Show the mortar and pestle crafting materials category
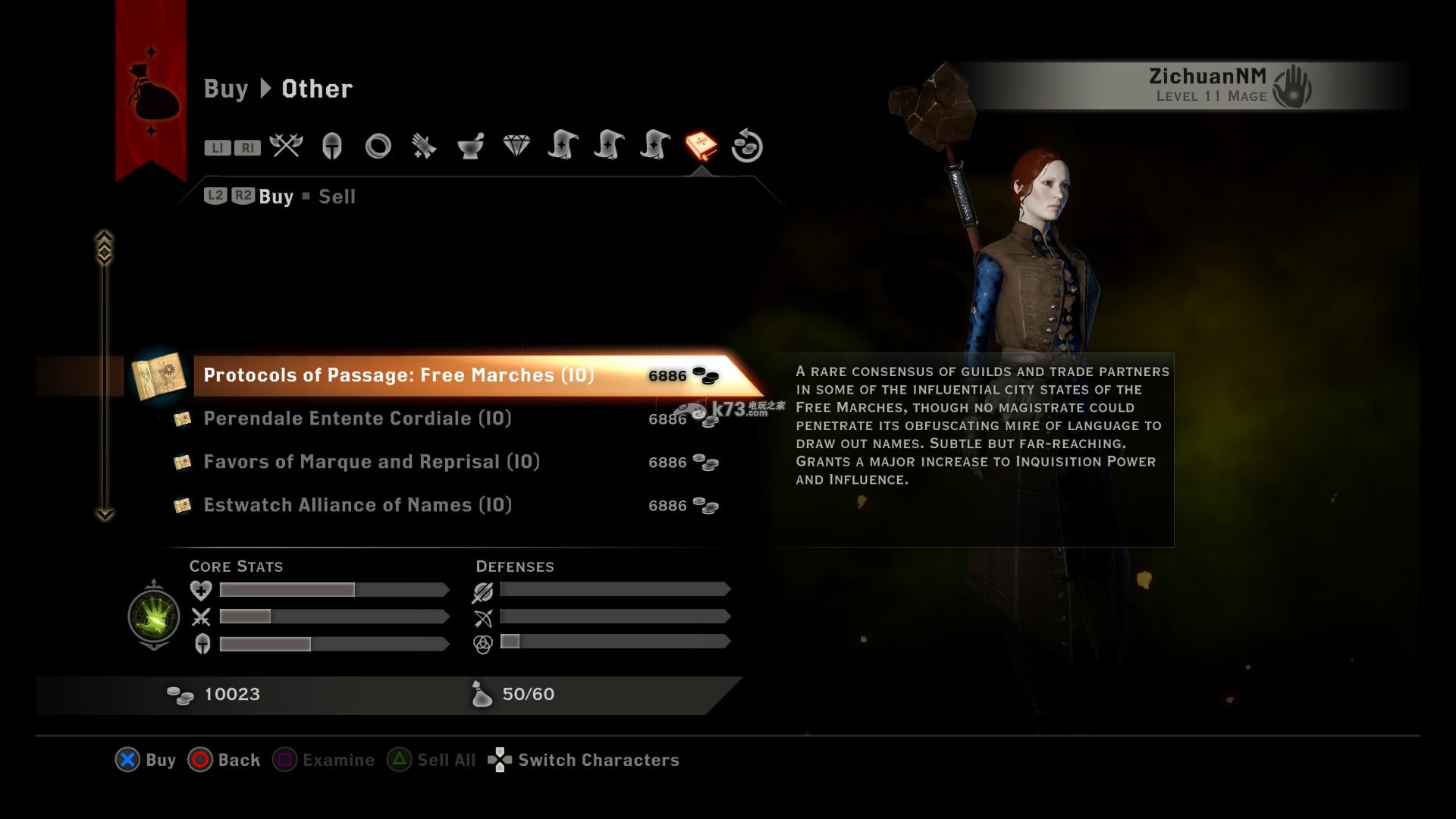Screen dimensions: 1456x819 click(470, 146)
